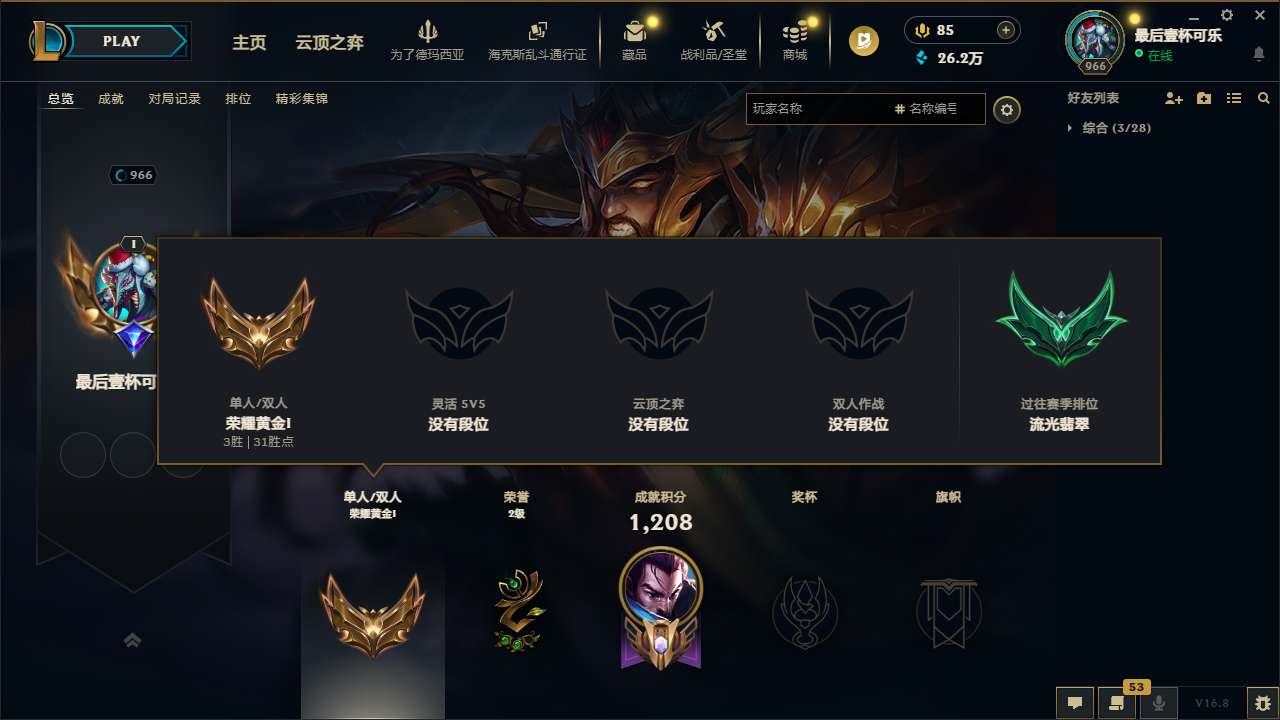Image resolution: width=1280 pixels, height=720 pixels.
Task: Mute the microphone icon in the bottom bar
Action: 1157,703
